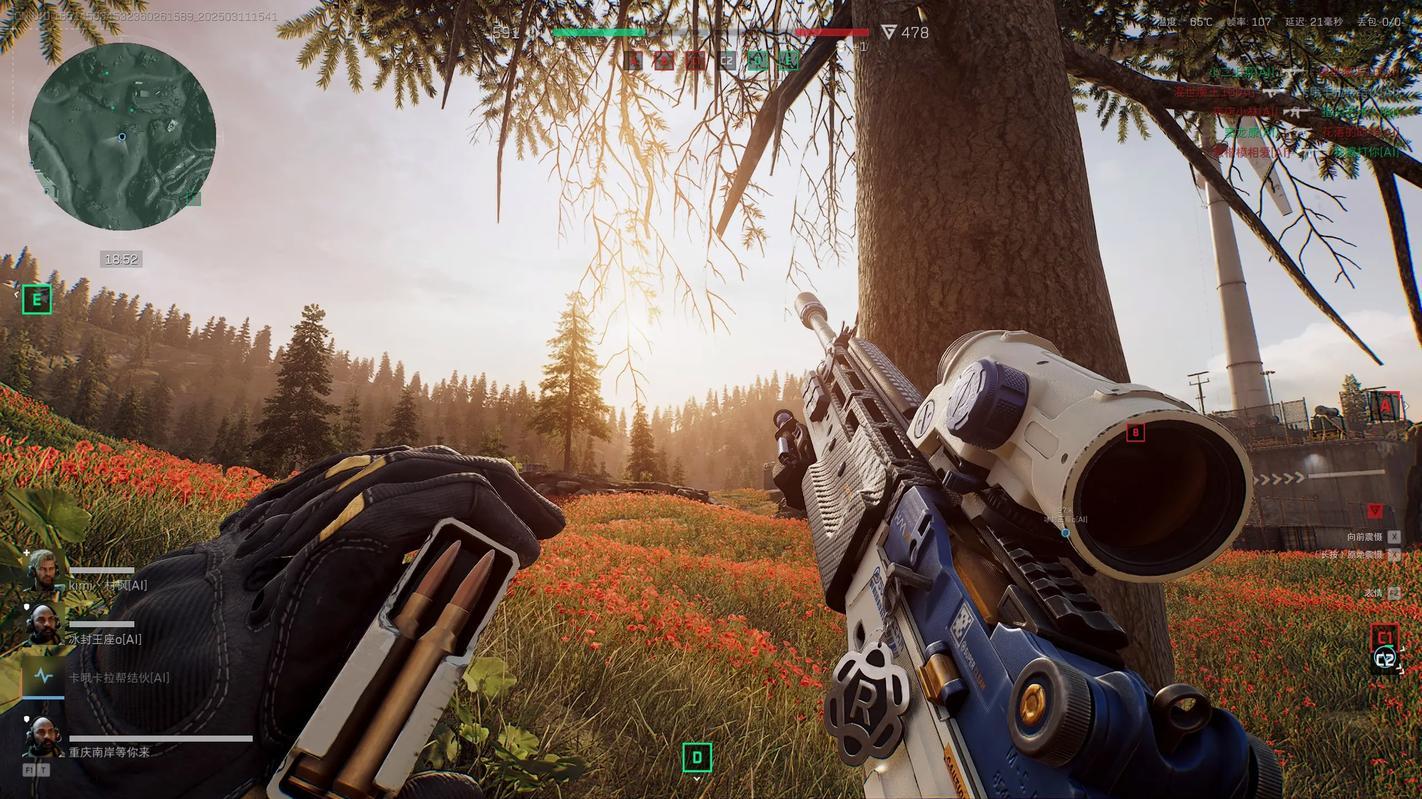Select the green D objective marker

(697, 757)
